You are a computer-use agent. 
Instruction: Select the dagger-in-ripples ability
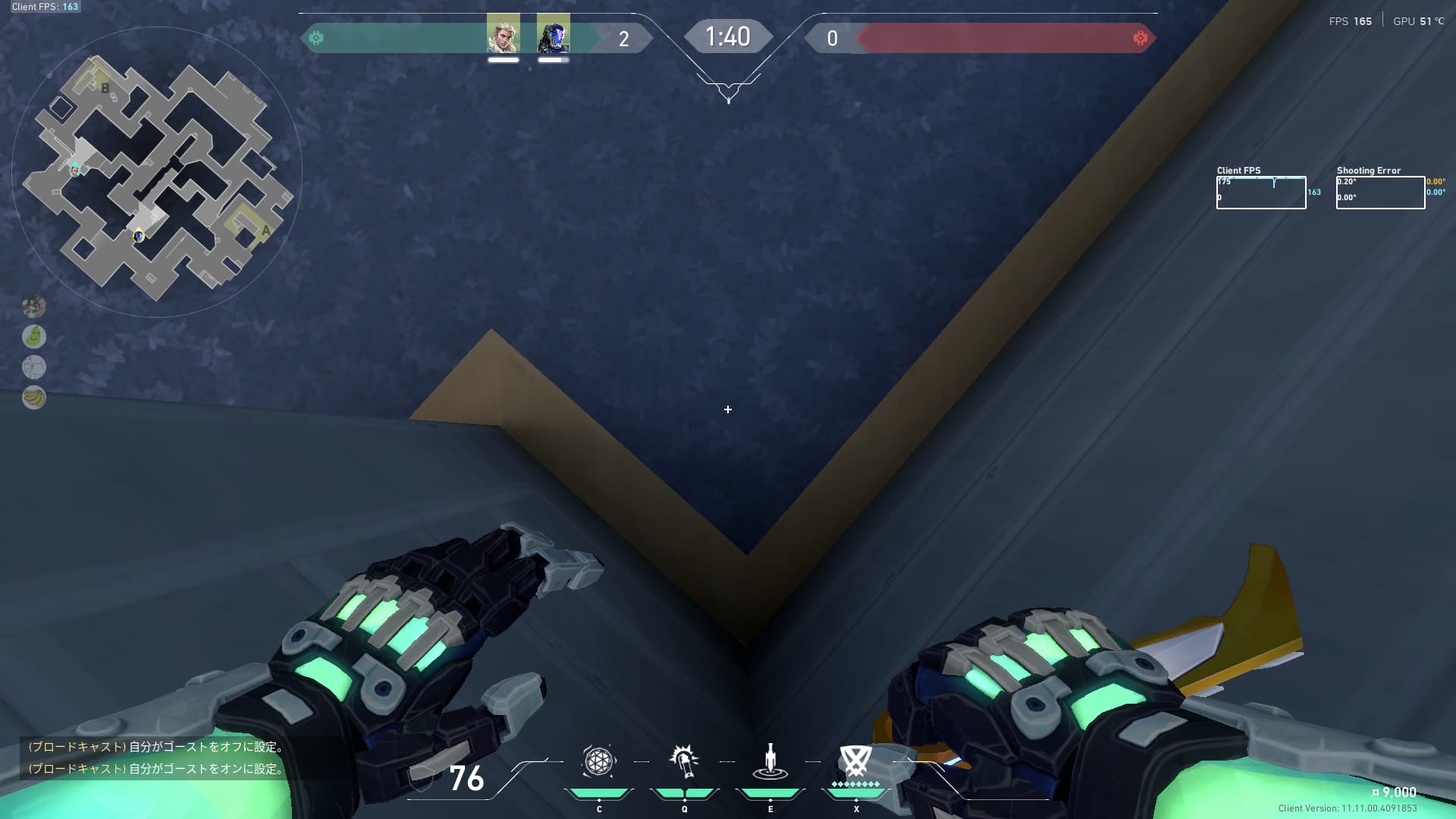770,761
